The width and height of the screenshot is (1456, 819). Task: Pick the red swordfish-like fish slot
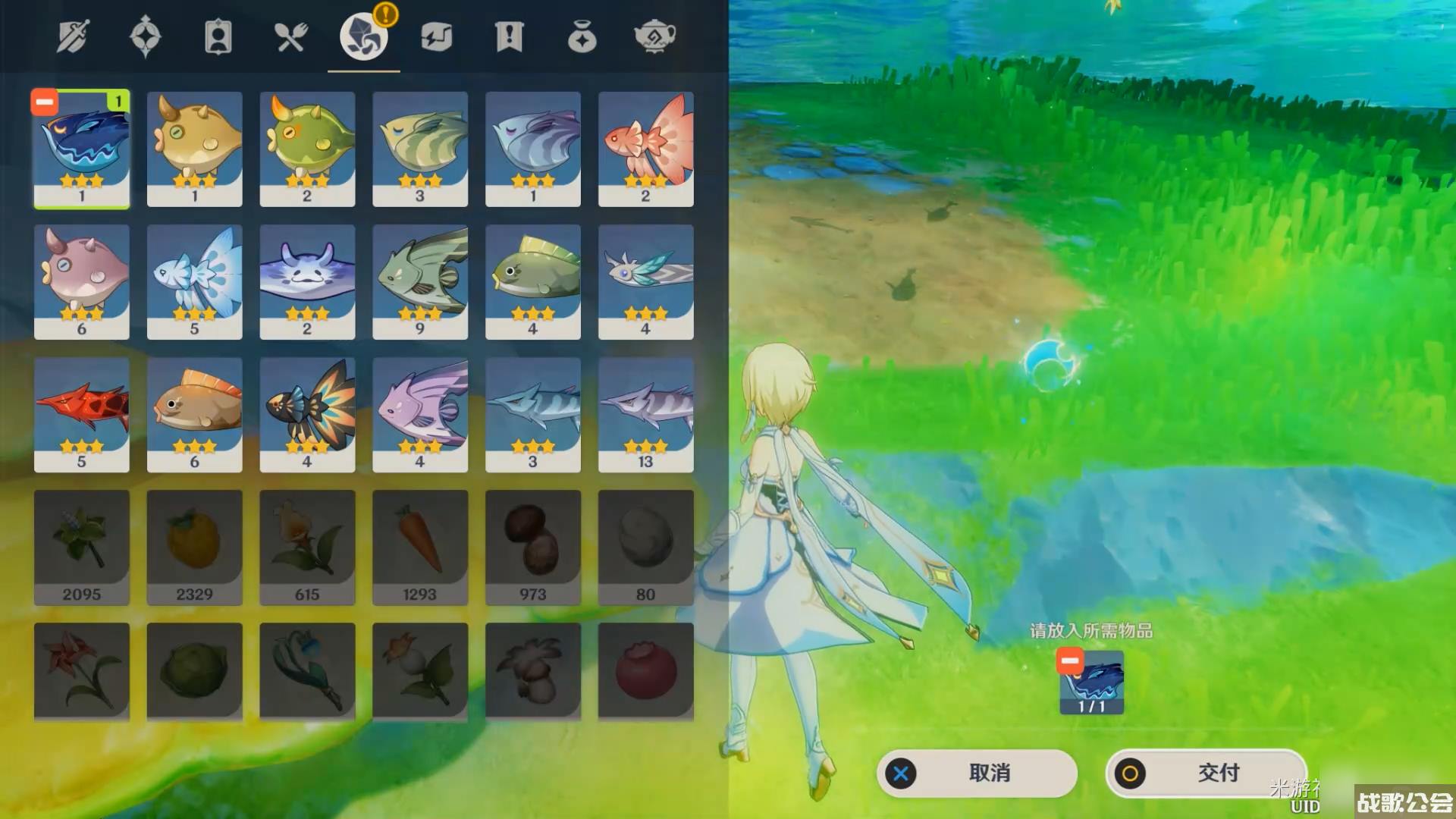point(82,414)
